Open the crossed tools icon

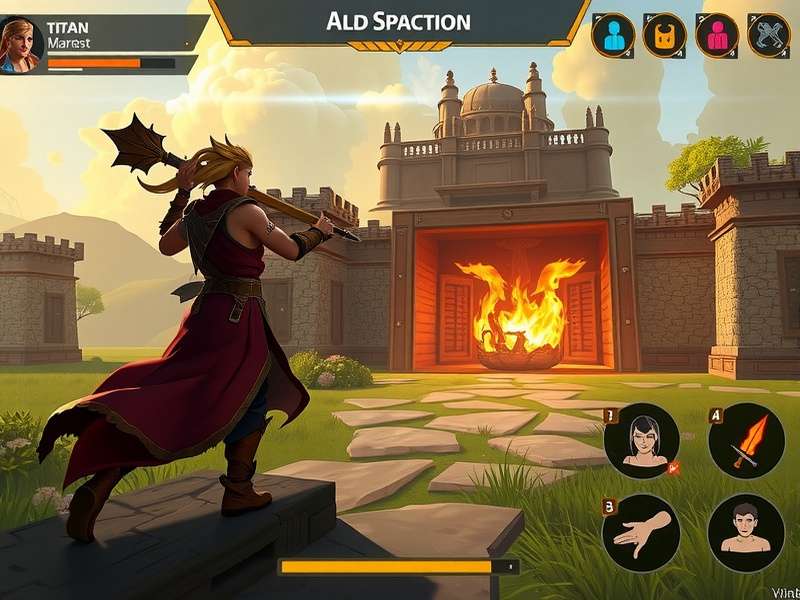pyautogui.click(x=769, y=36)
